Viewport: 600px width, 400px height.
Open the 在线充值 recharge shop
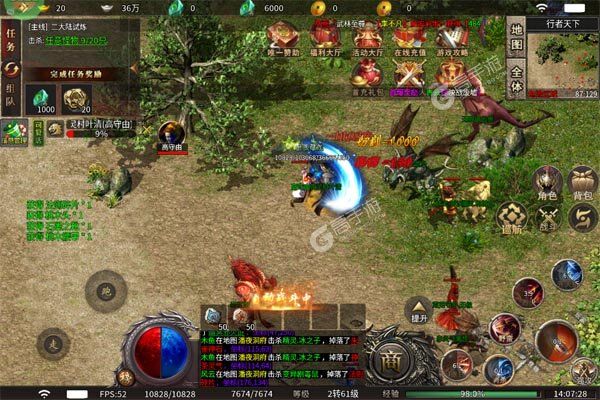(x=407, y=39)
